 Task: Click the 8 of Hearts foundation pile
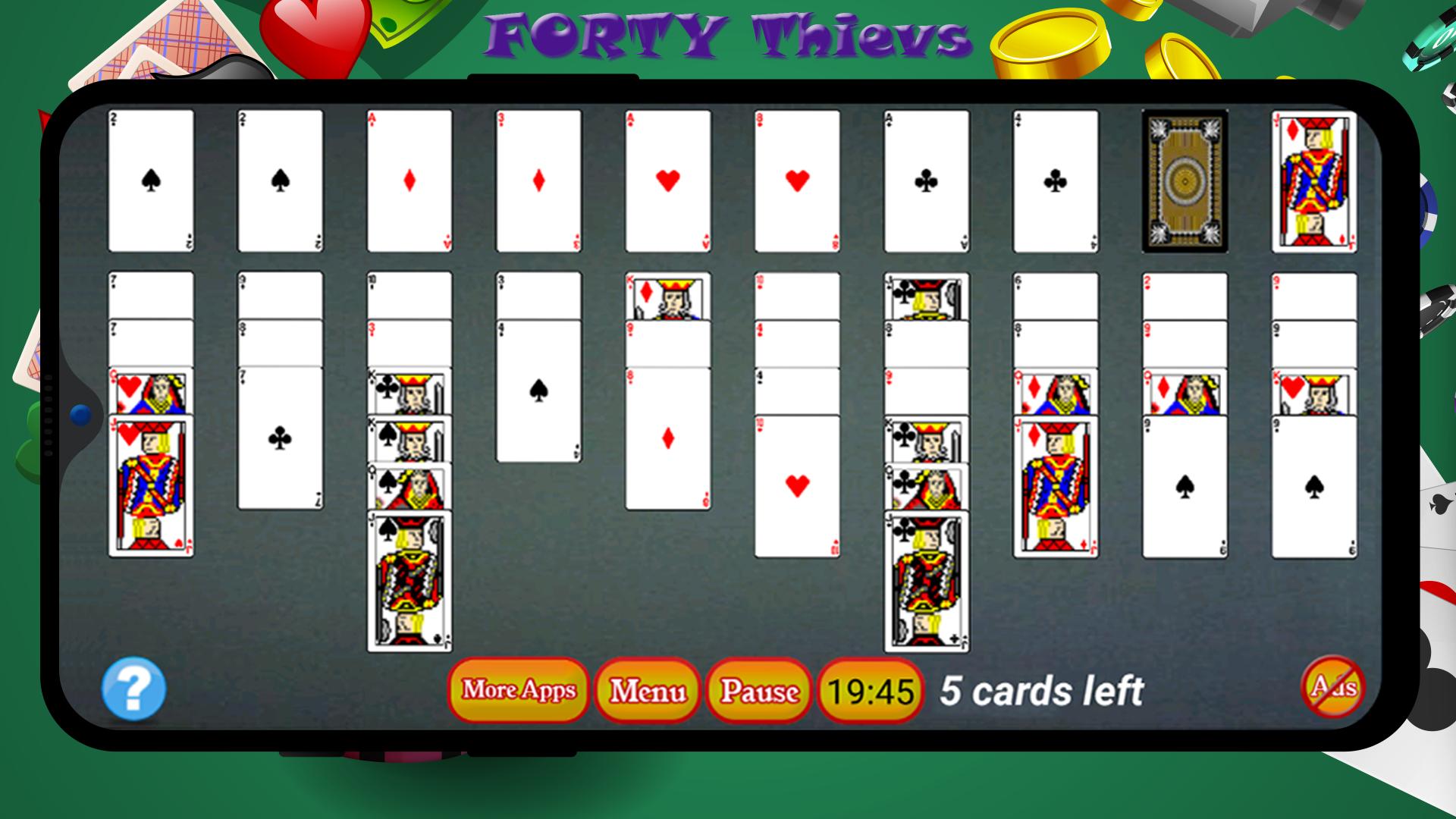(795, 180)
